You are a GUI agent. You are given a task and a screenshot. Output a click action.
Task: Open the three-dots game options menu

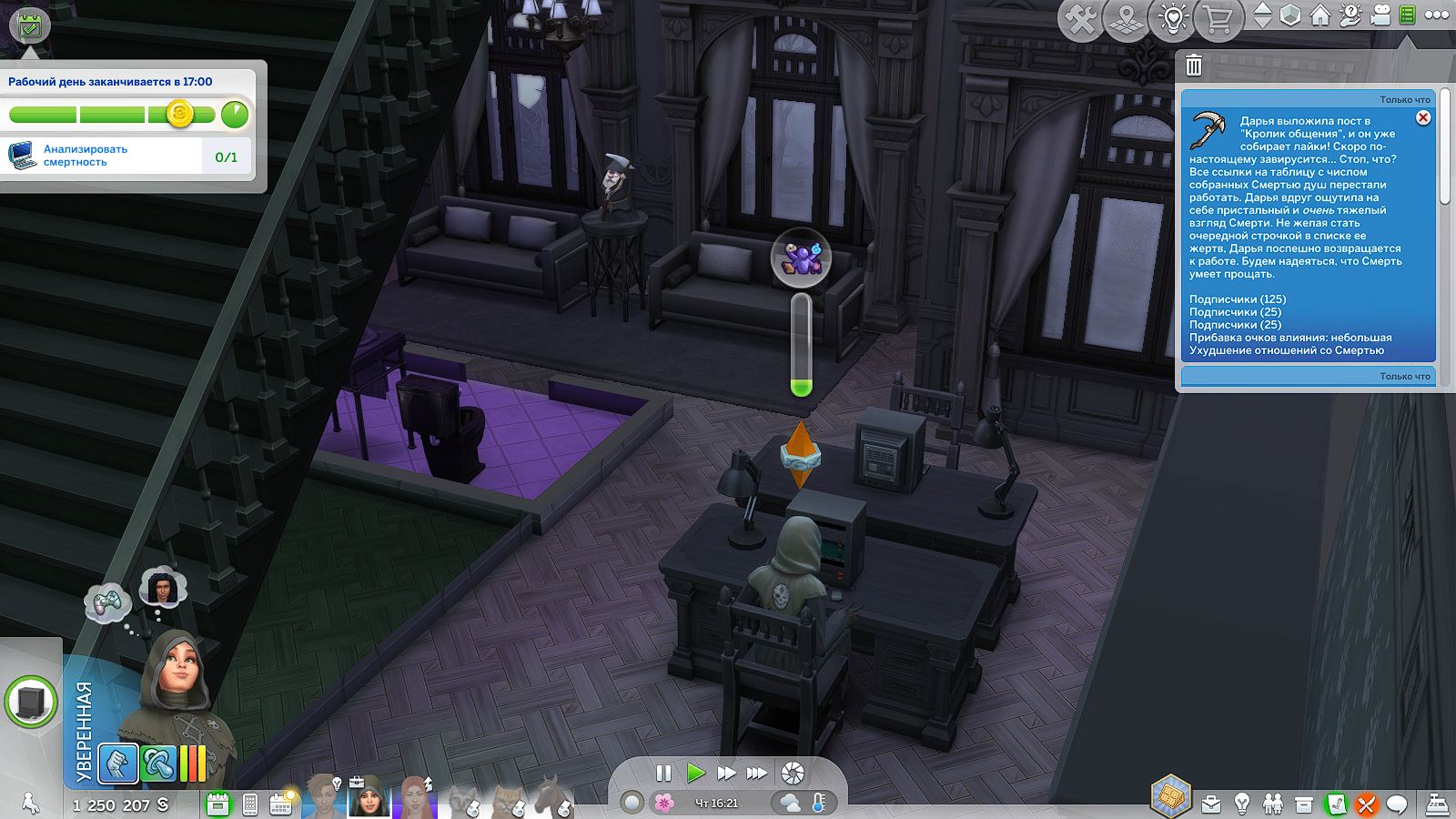(1437, 15)
